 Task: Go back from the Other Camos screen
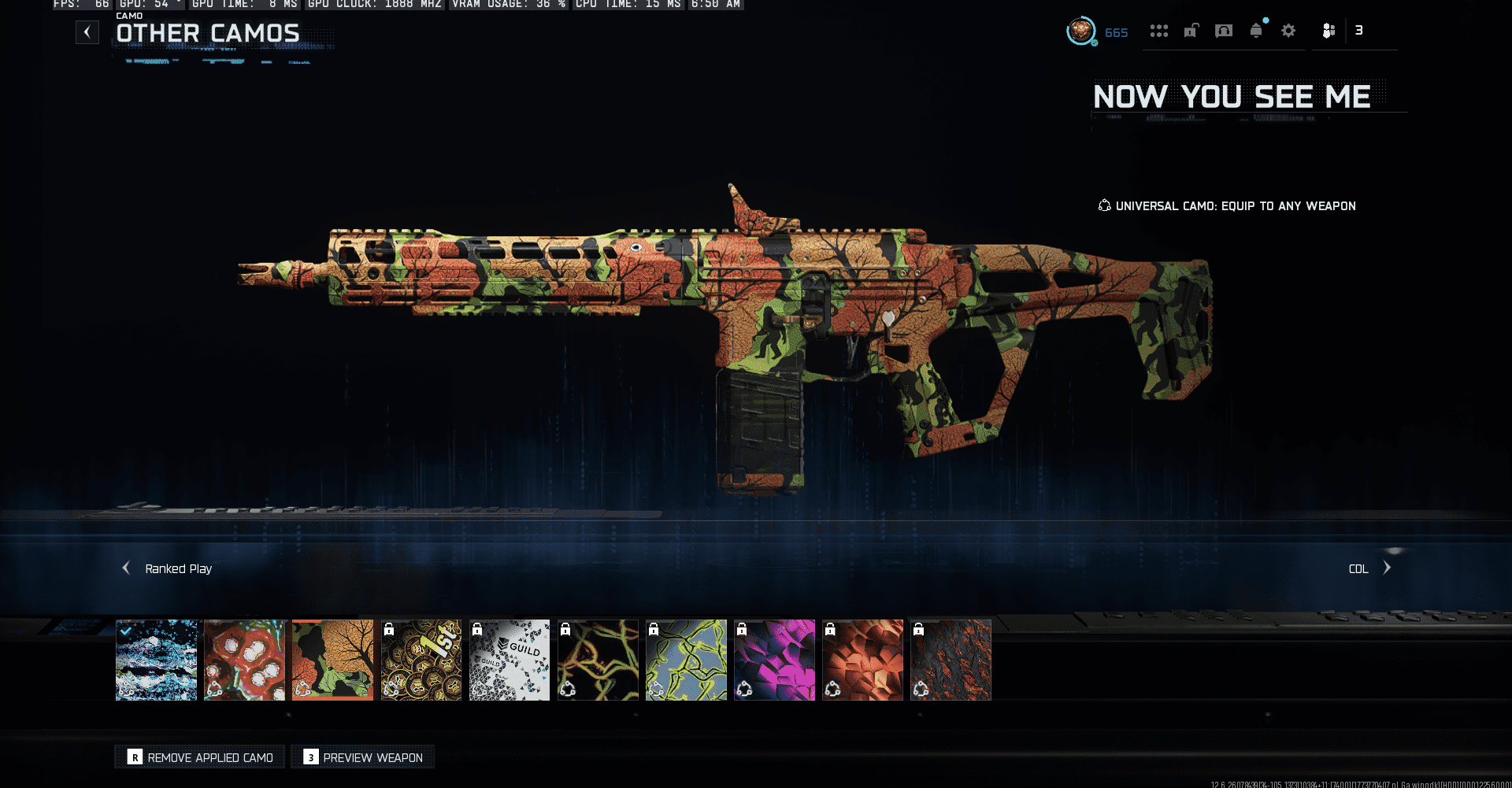[x=87, y=32]
